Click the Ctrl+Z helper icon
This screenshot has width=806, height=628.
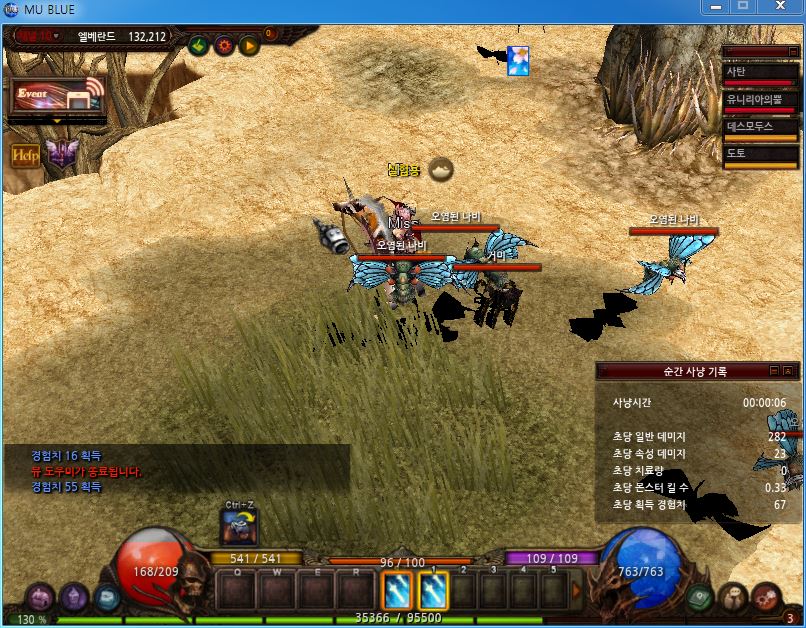[x=238, y=527]
